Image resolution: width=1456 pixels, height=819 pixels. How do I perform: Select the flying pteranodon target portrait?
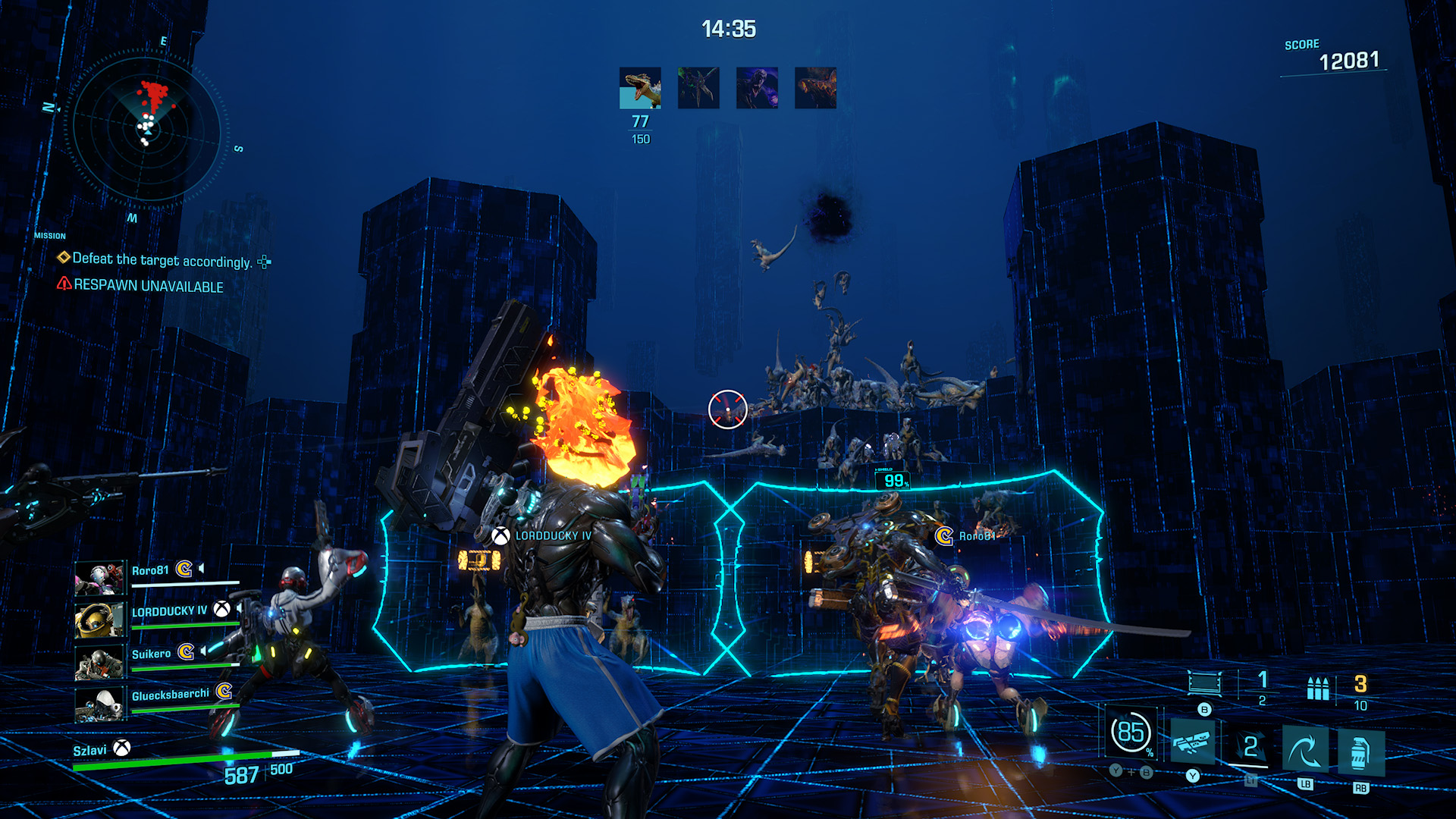pos(698,88)
